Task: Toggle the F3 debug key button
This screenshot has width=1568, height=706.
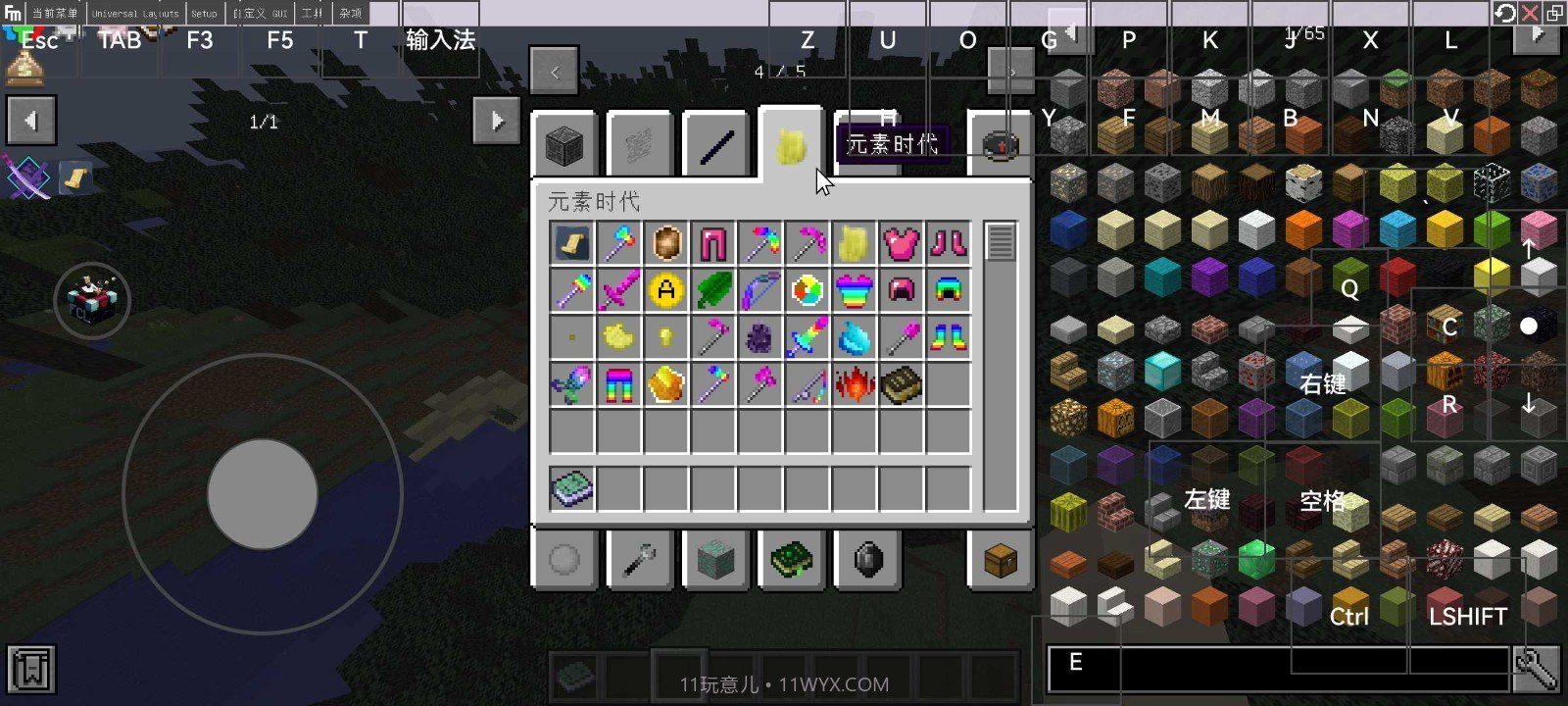Action: pos(200,41)
